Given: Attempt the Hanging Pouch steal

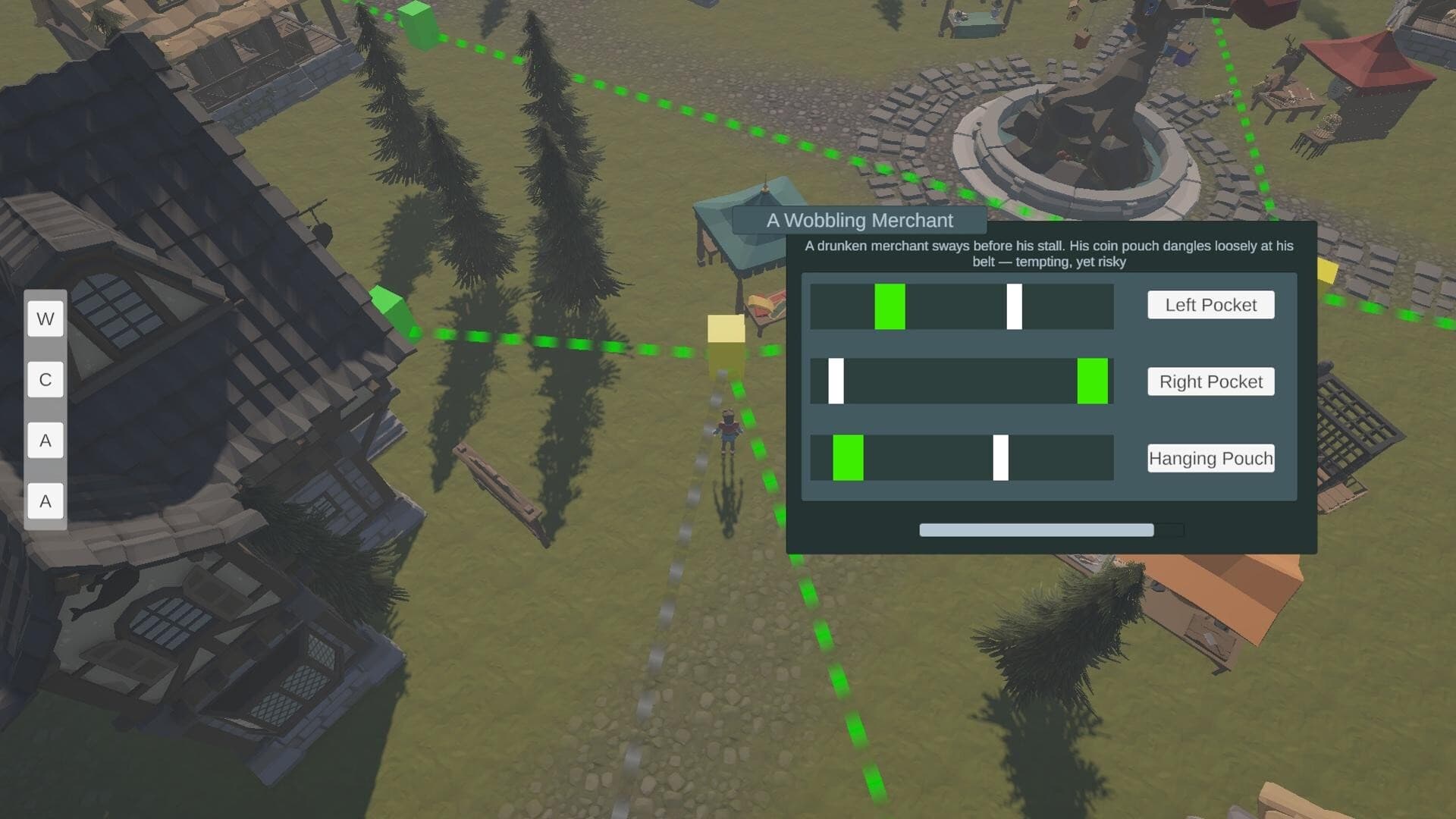Looking at the screenshot, I should tap(1210, 458).
